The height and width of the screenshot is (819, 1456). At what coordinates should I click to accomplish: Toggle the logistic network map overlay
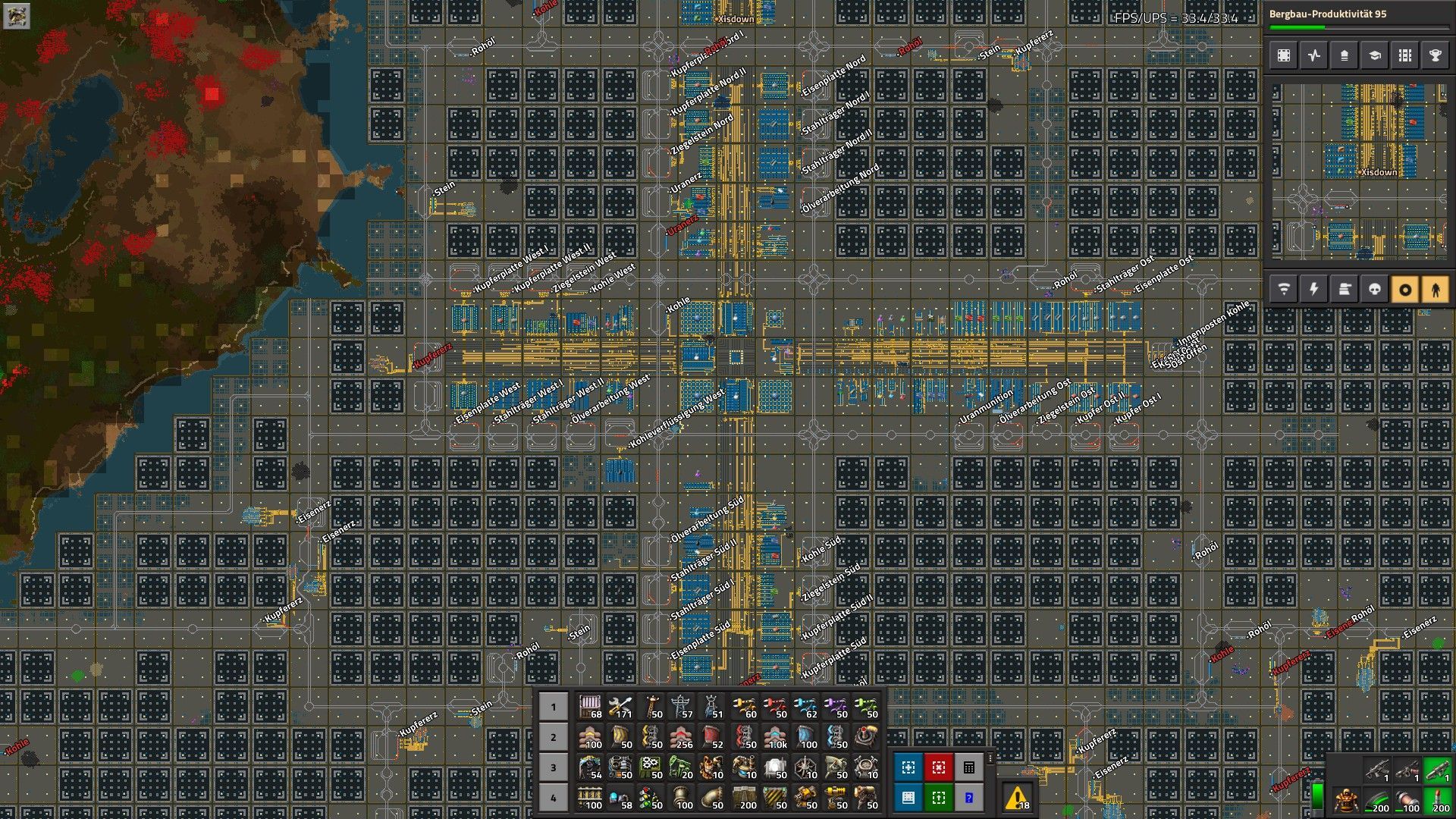pyautogui.click(x=1282, y=288)
